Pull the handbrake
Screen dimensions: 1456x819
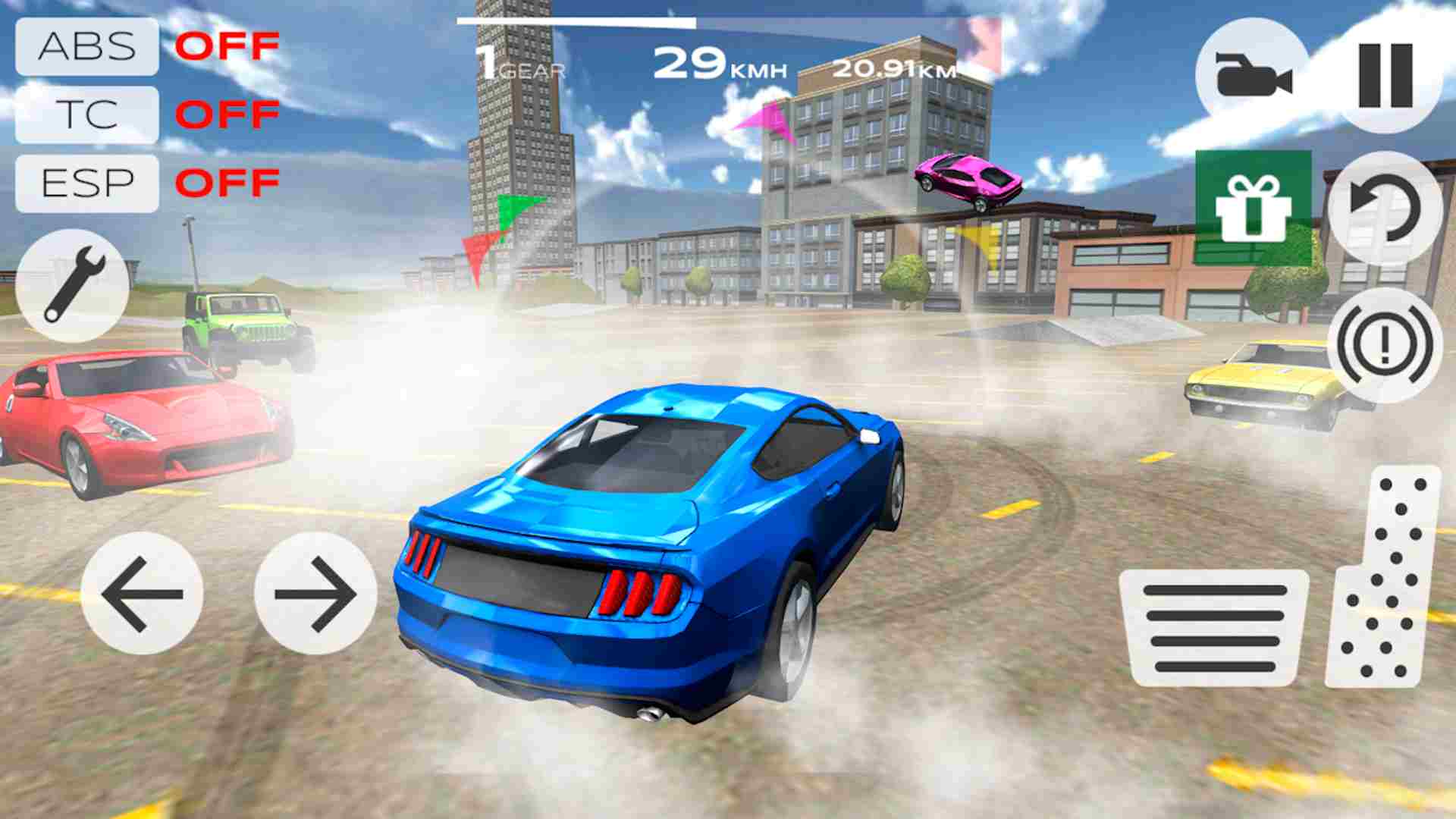point(1383,343)
